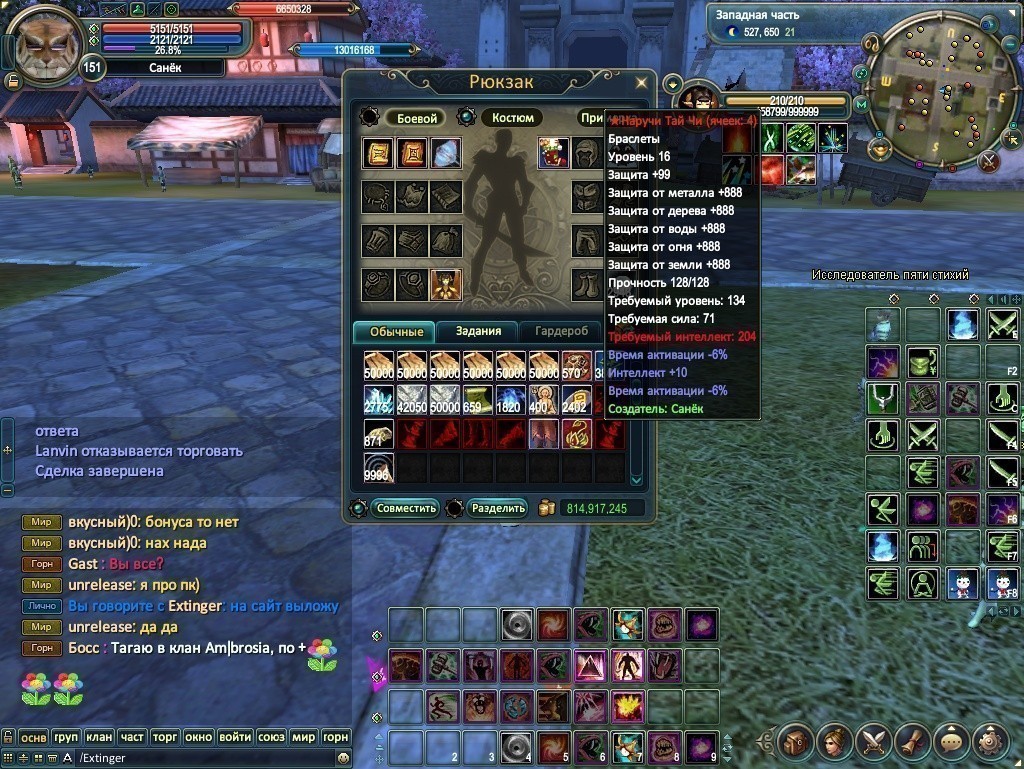Choose the Боевой equipment set
Image resolution: width=1024 pixels, height=769 pixels.
click(x=417, y=118)
